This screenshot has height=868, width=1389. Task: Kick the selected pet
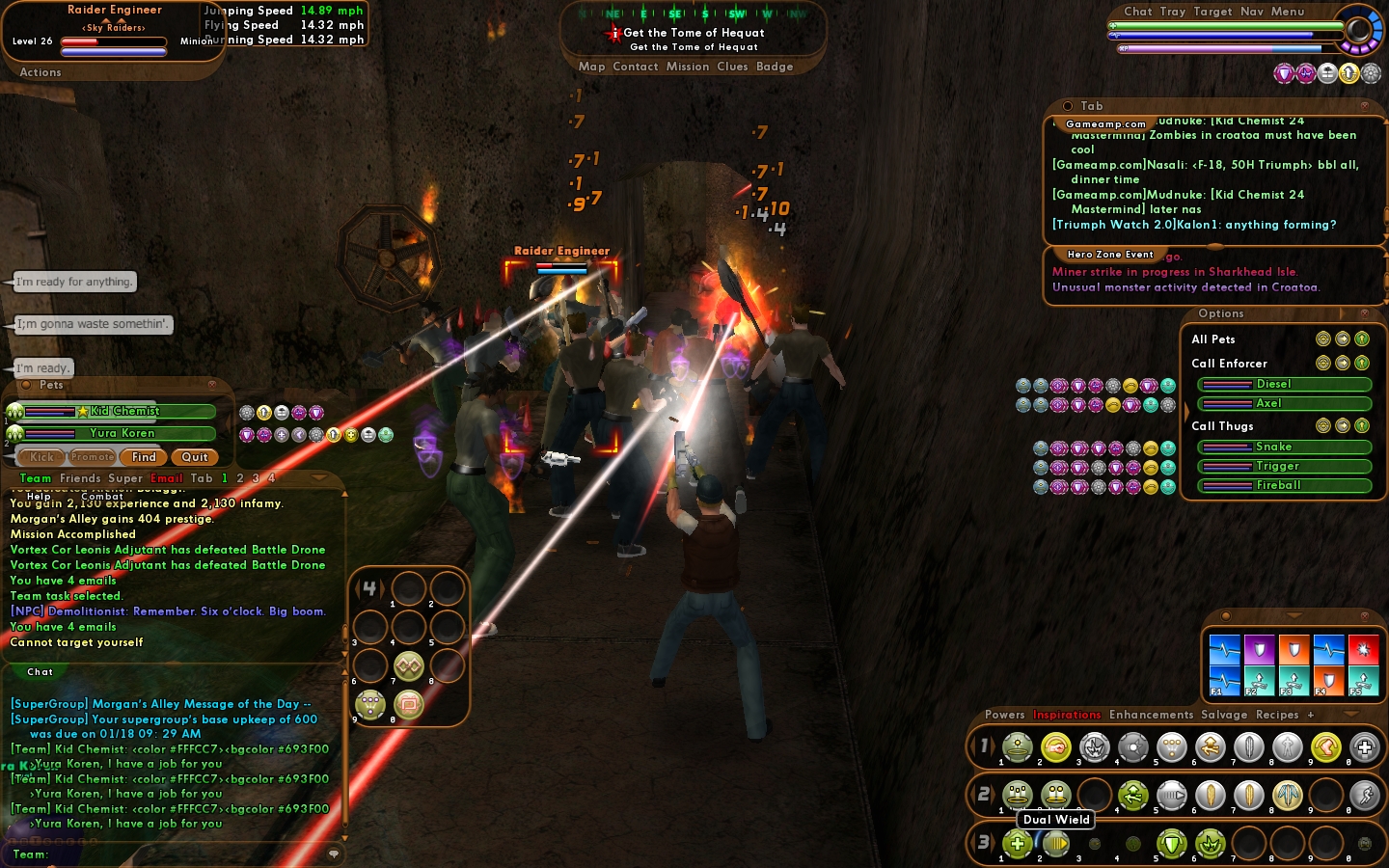41,457
